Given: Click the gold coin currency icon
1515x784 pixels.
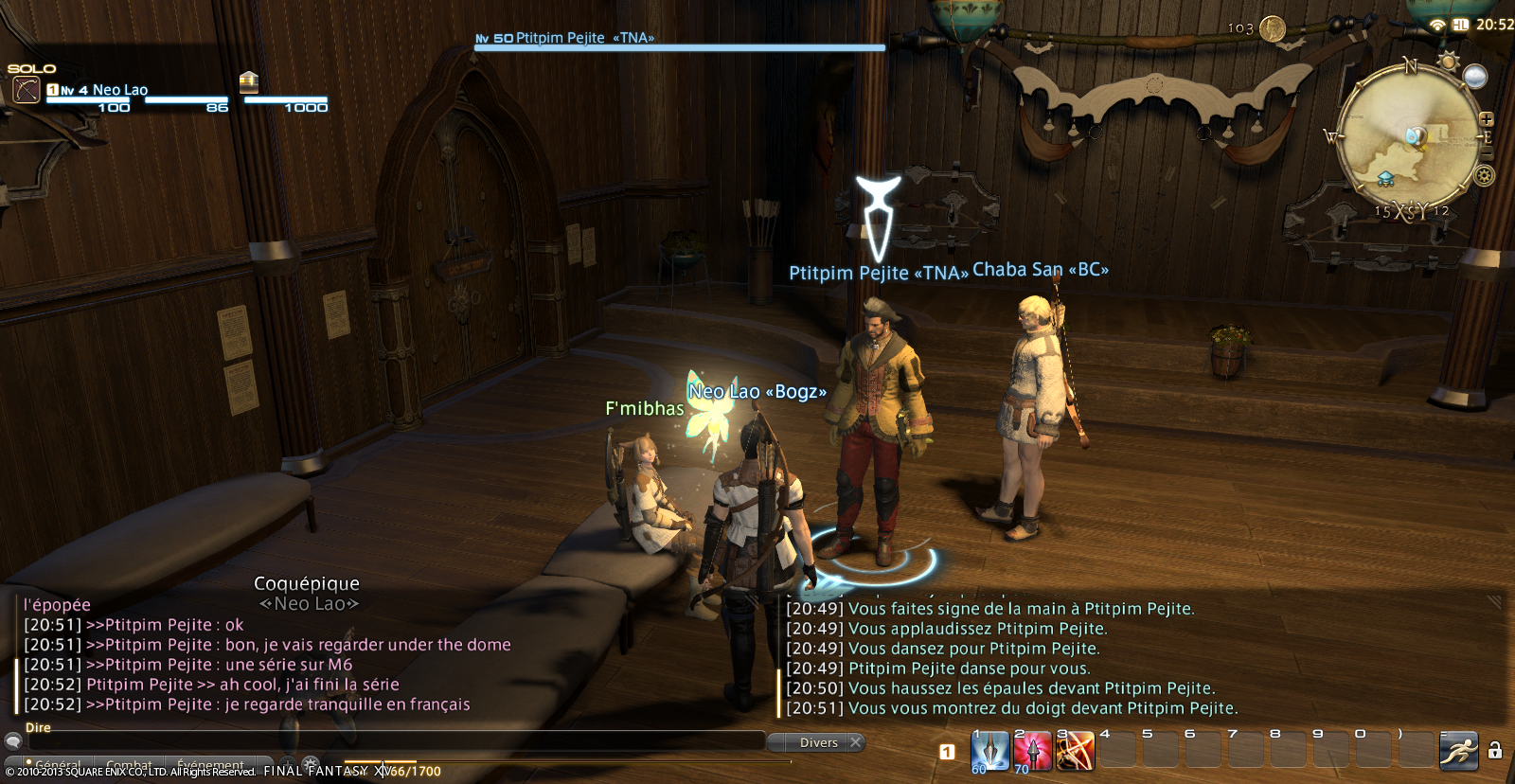Looking at the screenshot, I should coord(1273,28).
